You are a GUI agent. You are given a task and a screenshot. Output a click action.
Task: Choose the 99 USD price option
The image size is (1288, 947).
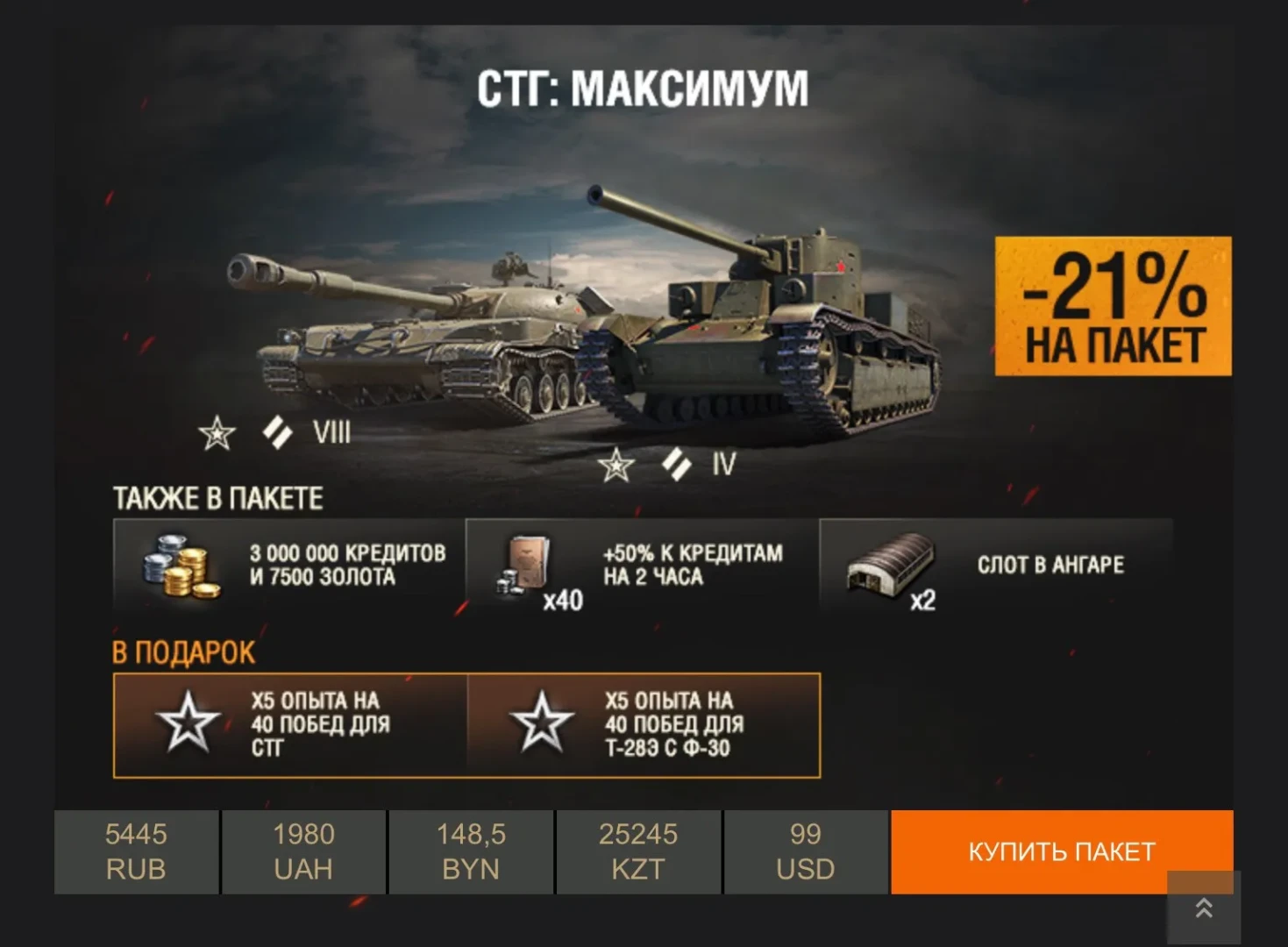tap(805, 851)
